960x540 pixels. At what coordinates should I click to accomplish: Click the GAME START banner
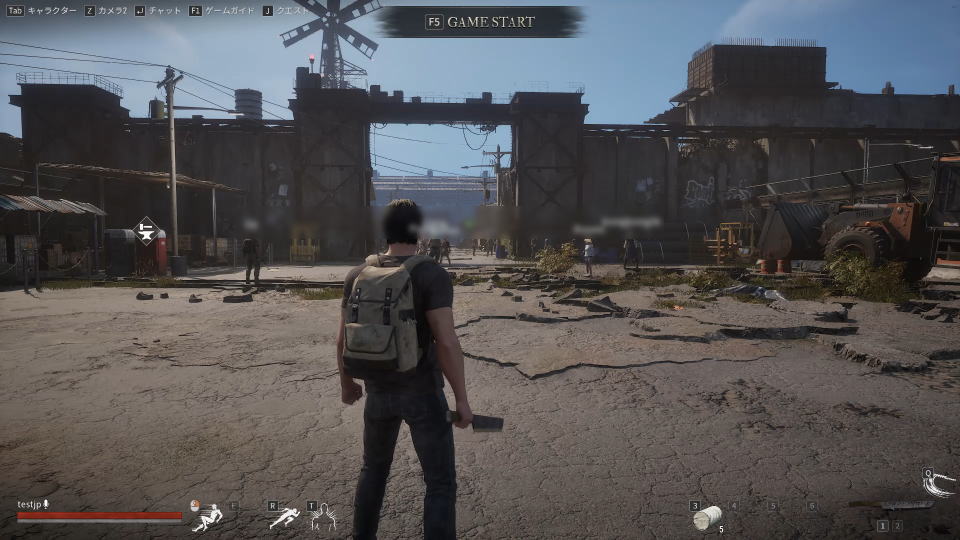tap(481, 21)
